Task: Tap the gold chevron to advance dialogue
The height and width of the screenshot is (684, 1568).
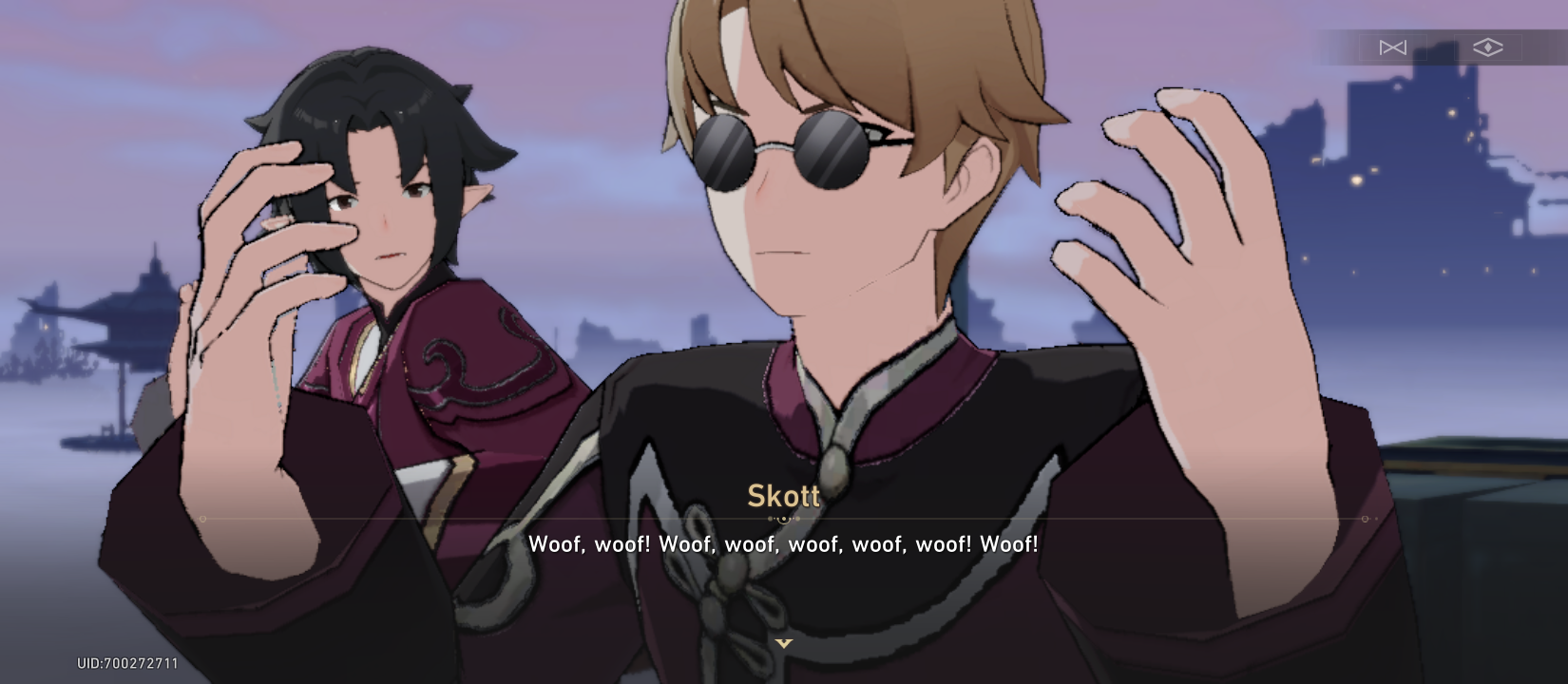Action: 783,643
